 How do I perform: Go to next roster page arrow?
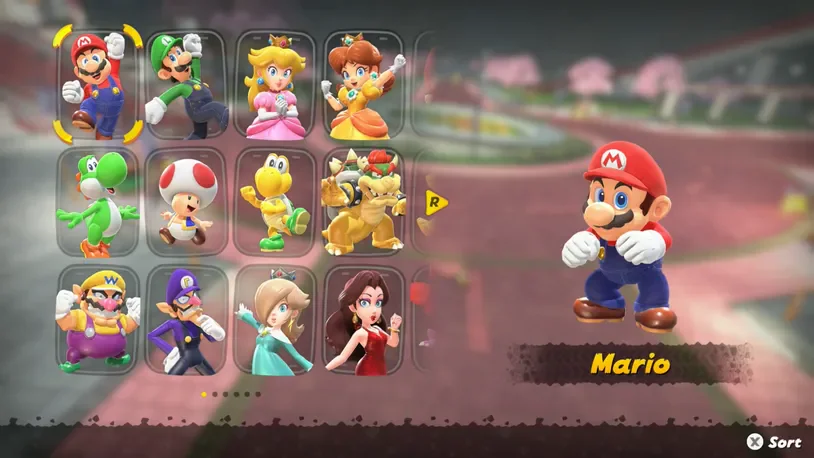[x=436, y=203]
